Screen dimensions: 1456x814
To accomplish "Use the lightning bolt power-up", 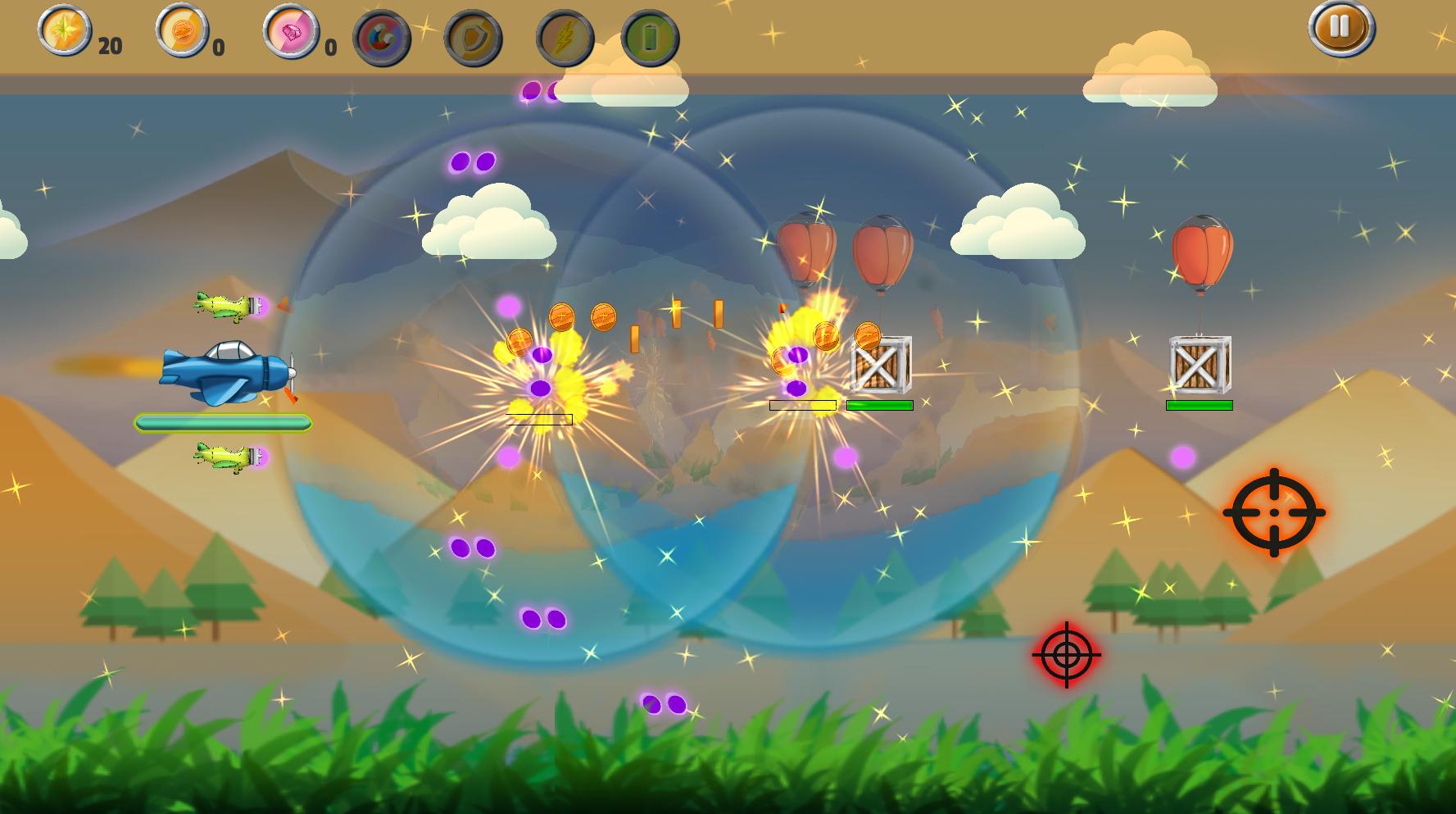I will [565, 39].
